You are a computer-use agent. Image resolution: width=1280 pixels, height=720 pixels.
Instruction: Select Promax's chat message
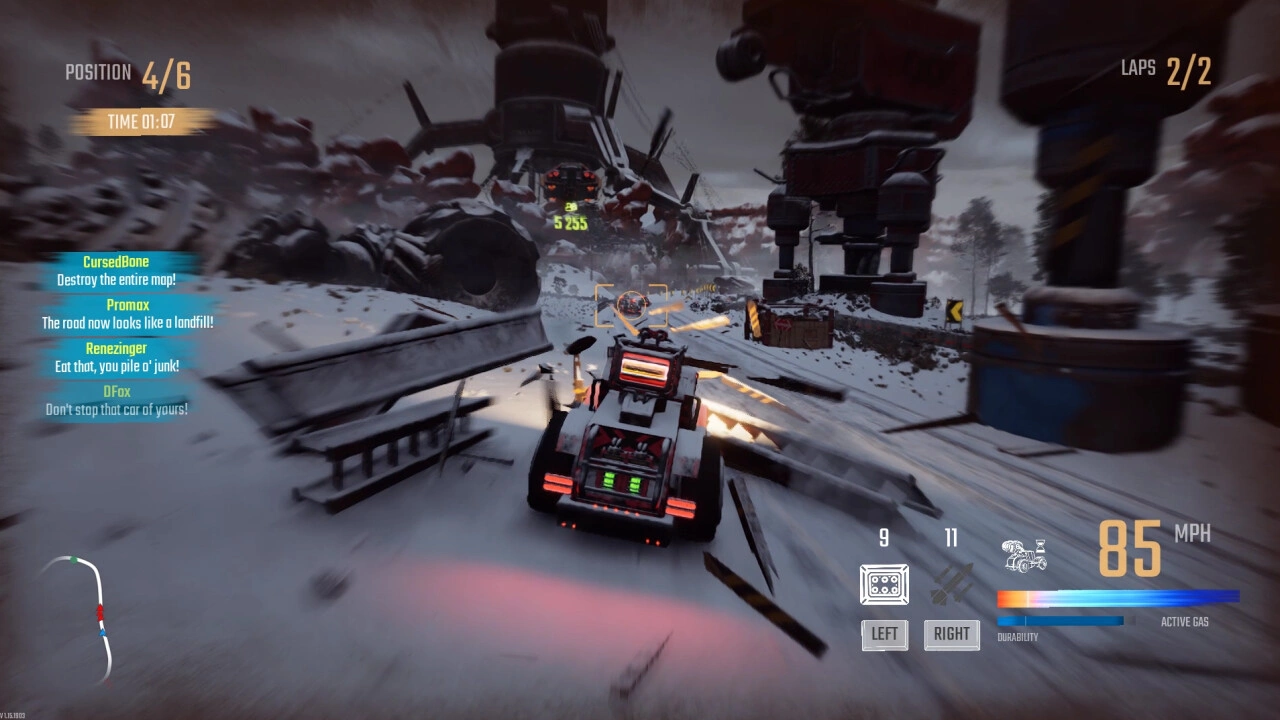pyautogui.click(x=127, y=314)
